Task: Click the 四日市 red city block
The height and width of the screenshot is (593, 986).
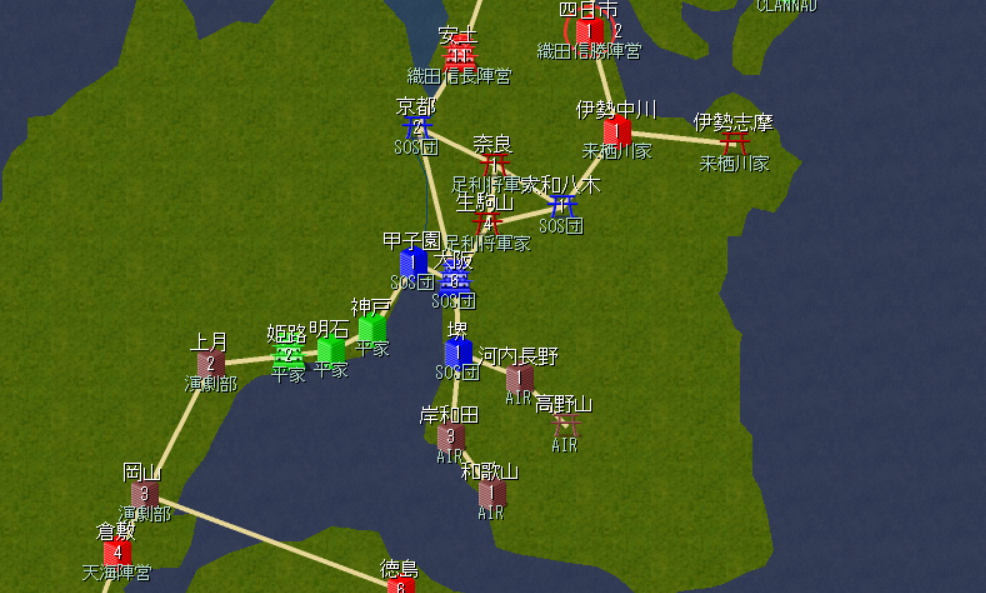Action: pyautogui.click(x=589, y=31)
